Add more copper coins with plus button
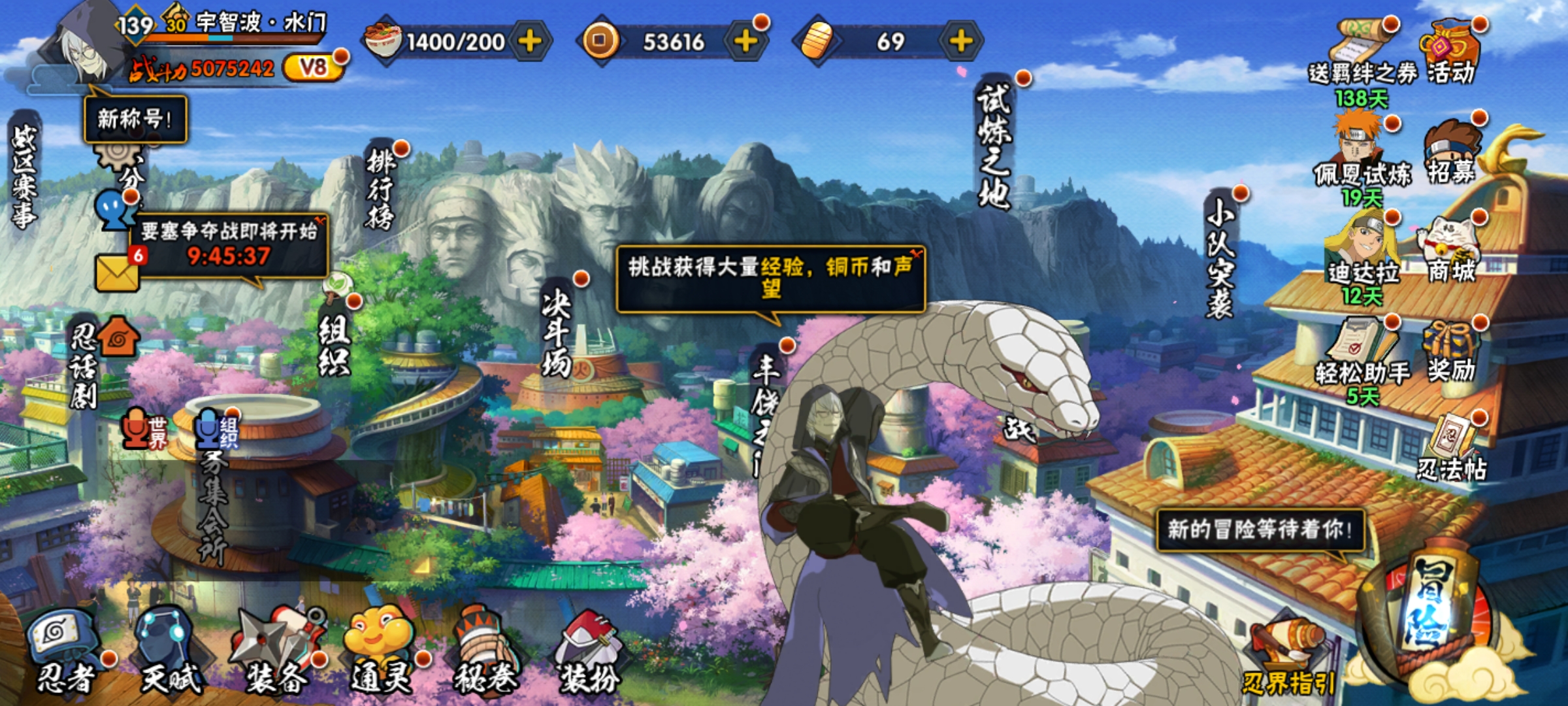This screenshot has width=1568, height=706. click(745, 41)
